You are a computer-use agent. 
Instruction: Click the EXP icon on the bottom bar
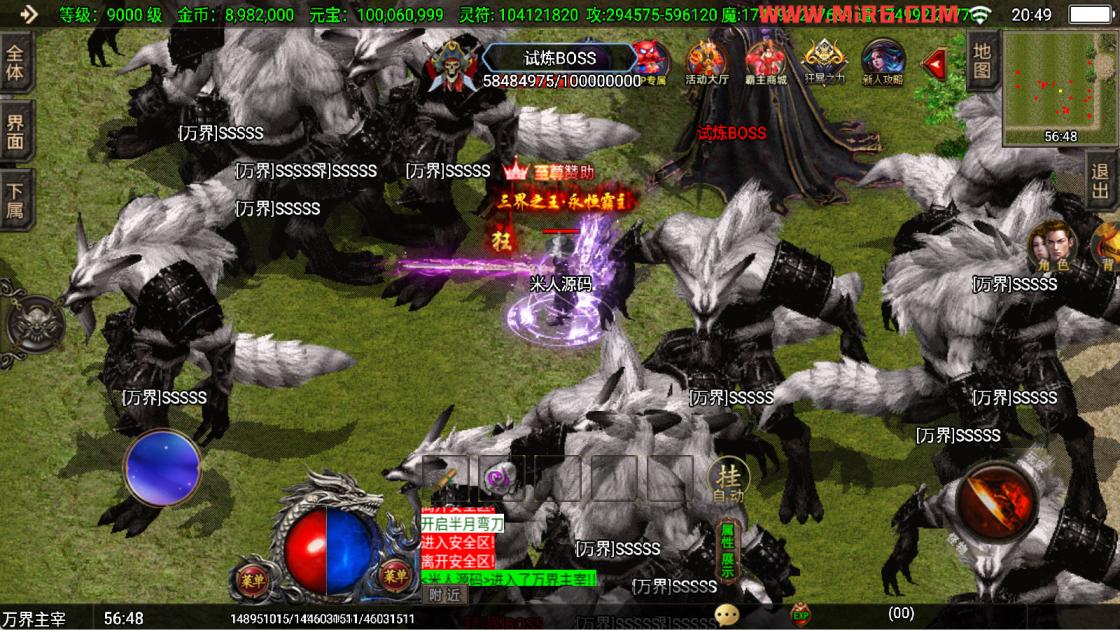click(x=800, y=614)
